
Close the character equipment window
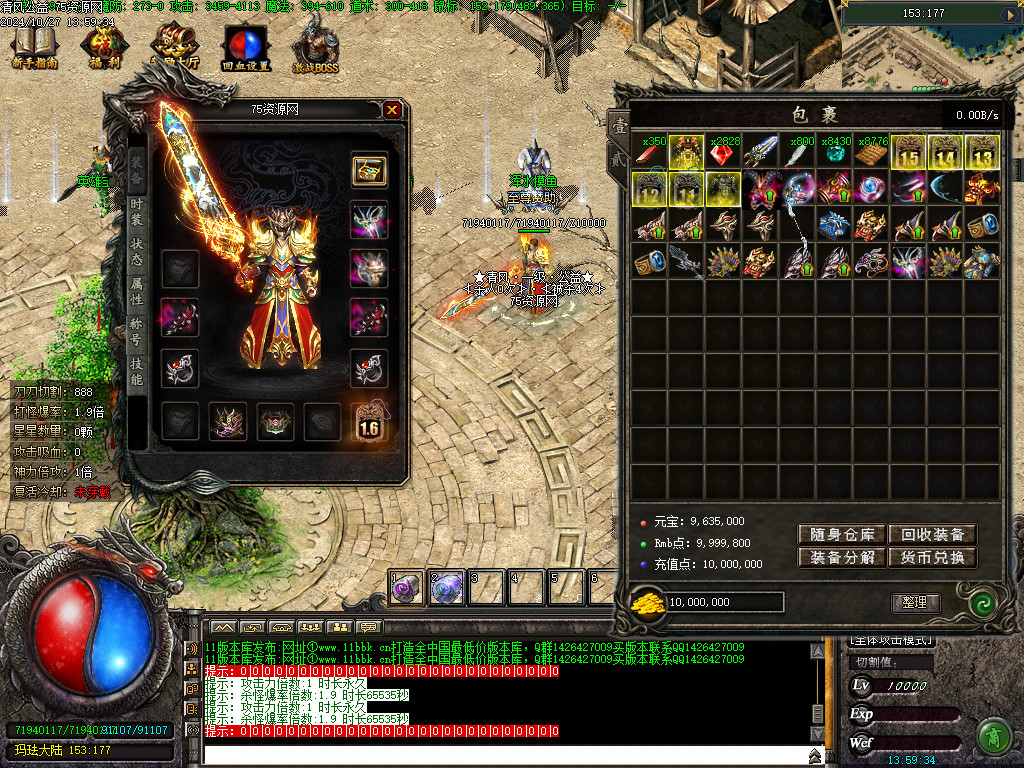coord(392,110)
